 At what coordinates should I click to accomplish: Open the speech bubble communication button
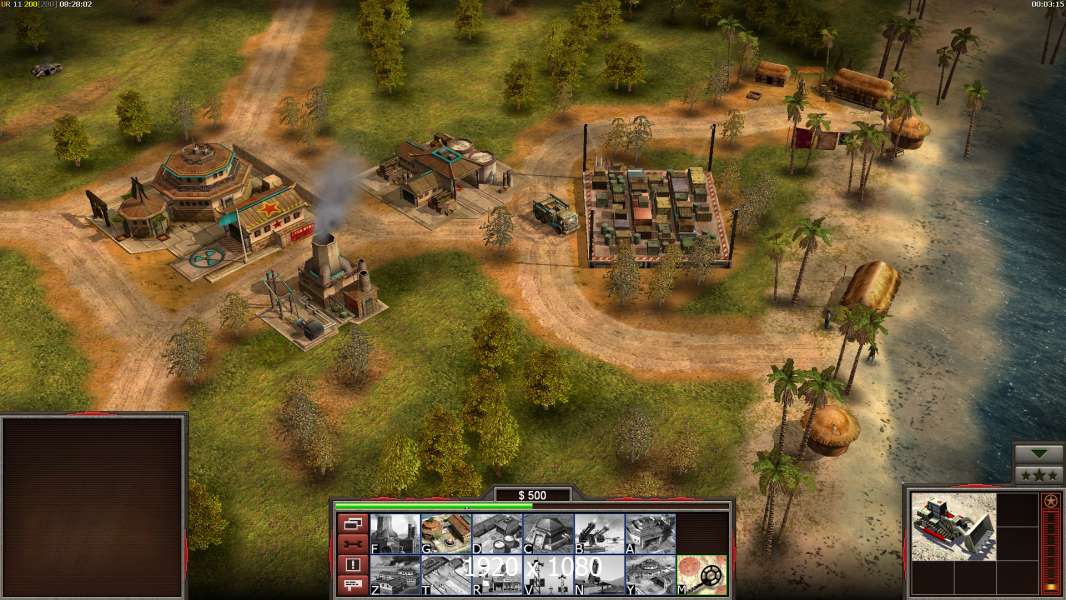click(x=352, y=586)
